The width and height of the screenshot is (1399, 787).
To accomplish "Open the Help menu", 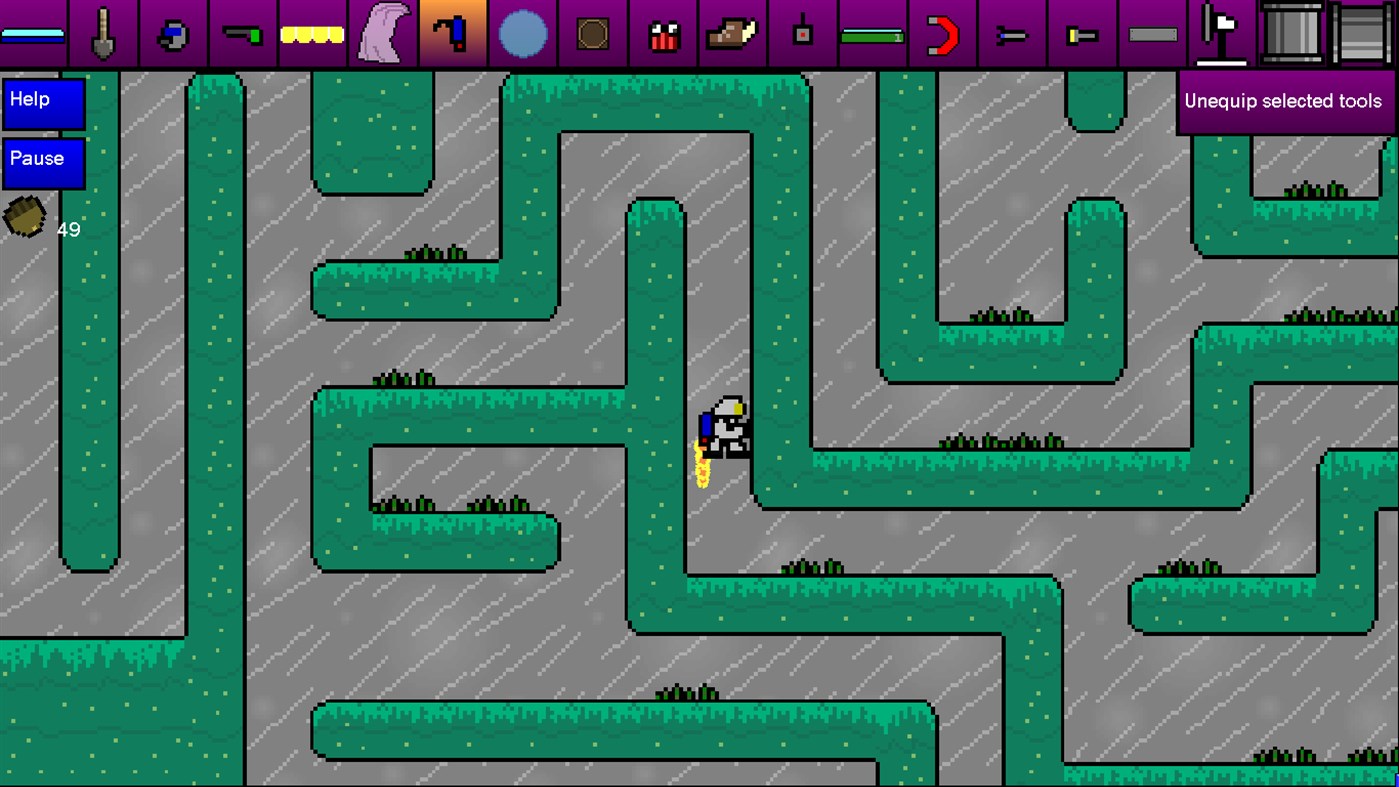I will (x=42, y=103).
